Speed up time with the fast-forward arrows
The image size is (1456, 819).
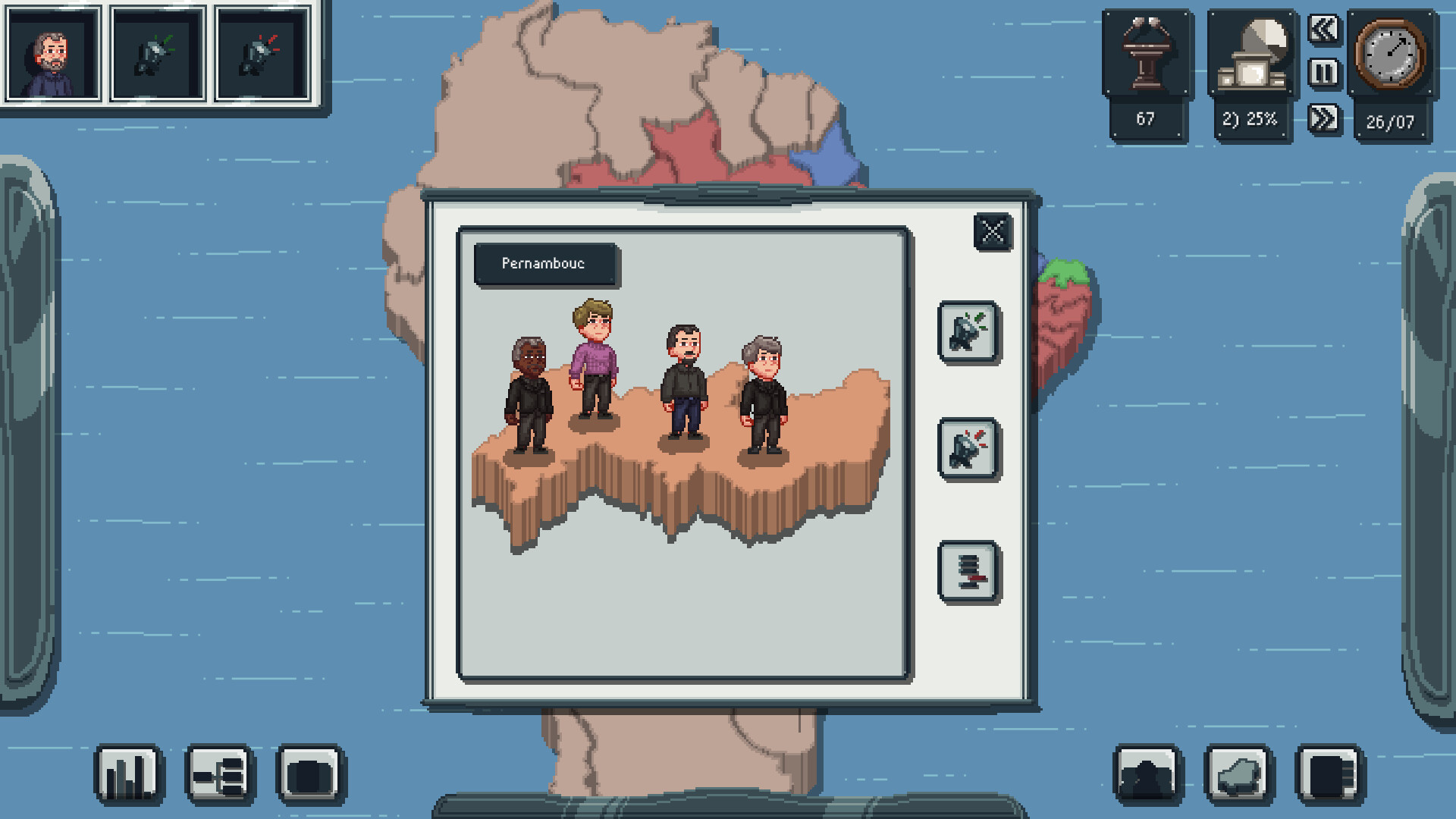1323,115
